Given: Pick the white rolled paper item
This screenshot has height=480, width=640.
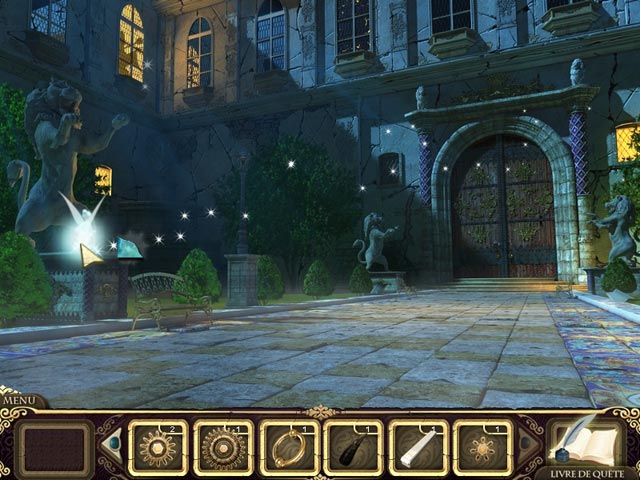Looking at the screenshot, I should coord(418,447).
